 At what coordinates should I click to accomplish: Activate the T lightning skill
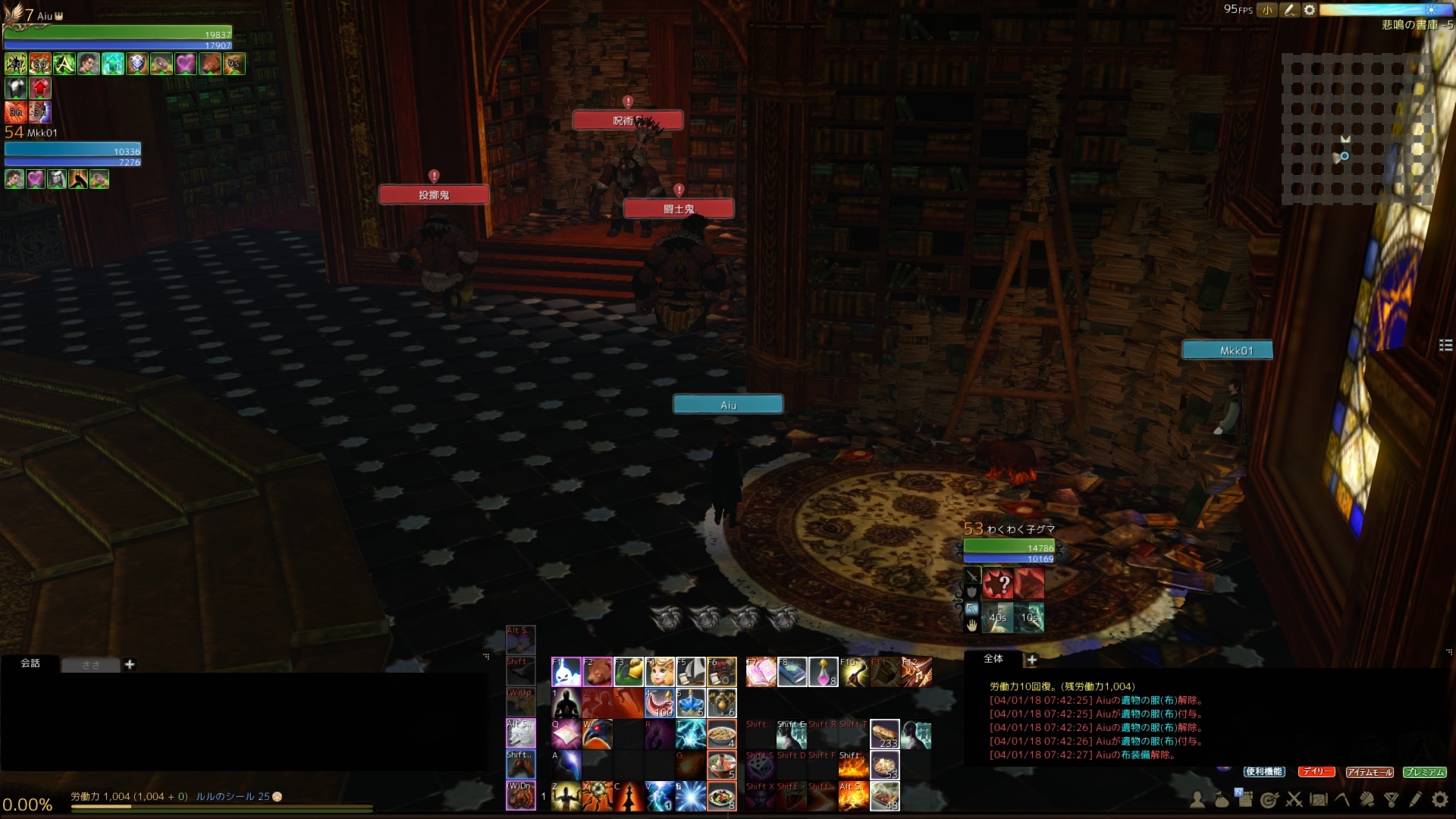tap(691, 734)
